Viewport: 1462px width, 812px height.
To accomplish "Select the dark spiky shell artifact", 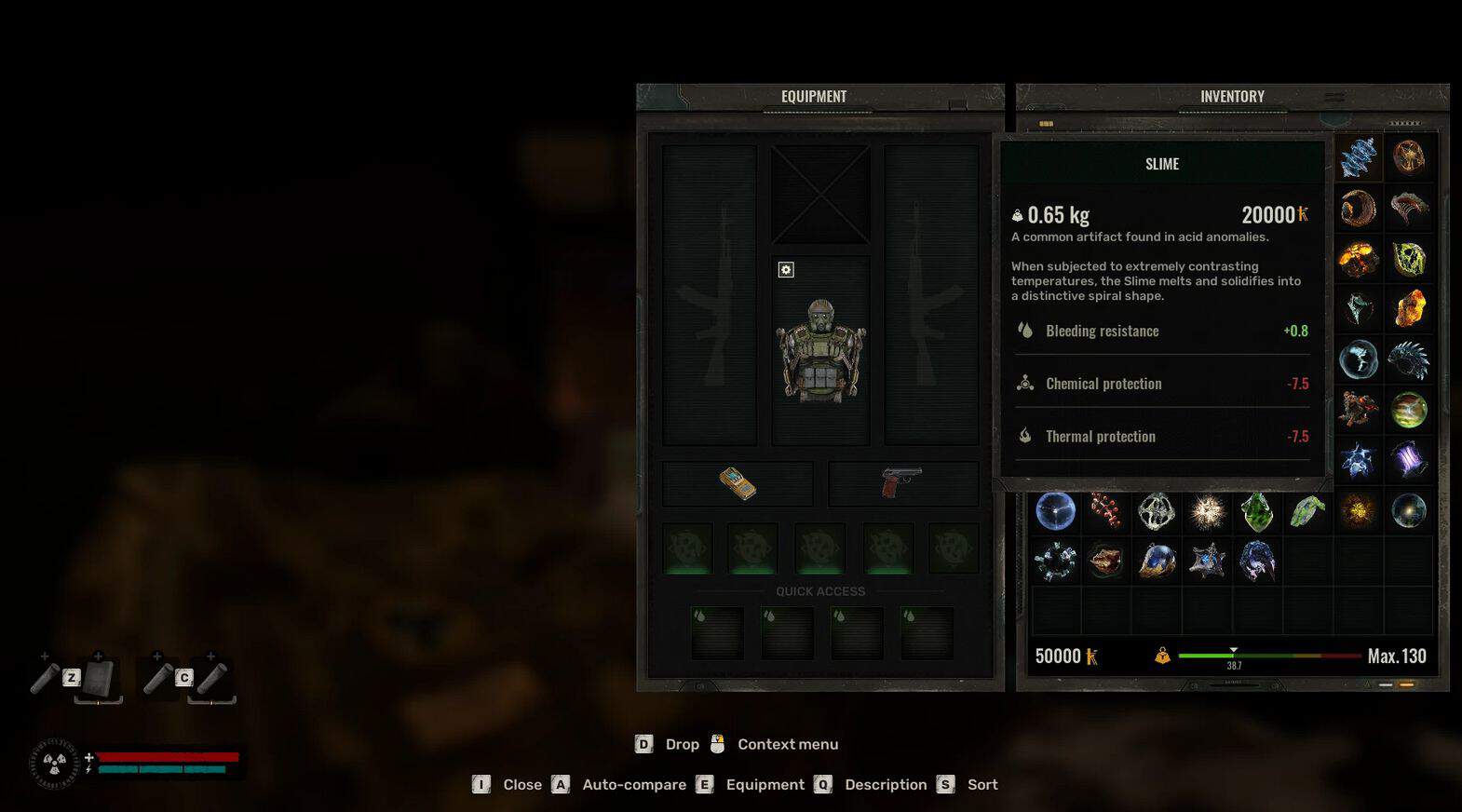I will click(1408, 359).
